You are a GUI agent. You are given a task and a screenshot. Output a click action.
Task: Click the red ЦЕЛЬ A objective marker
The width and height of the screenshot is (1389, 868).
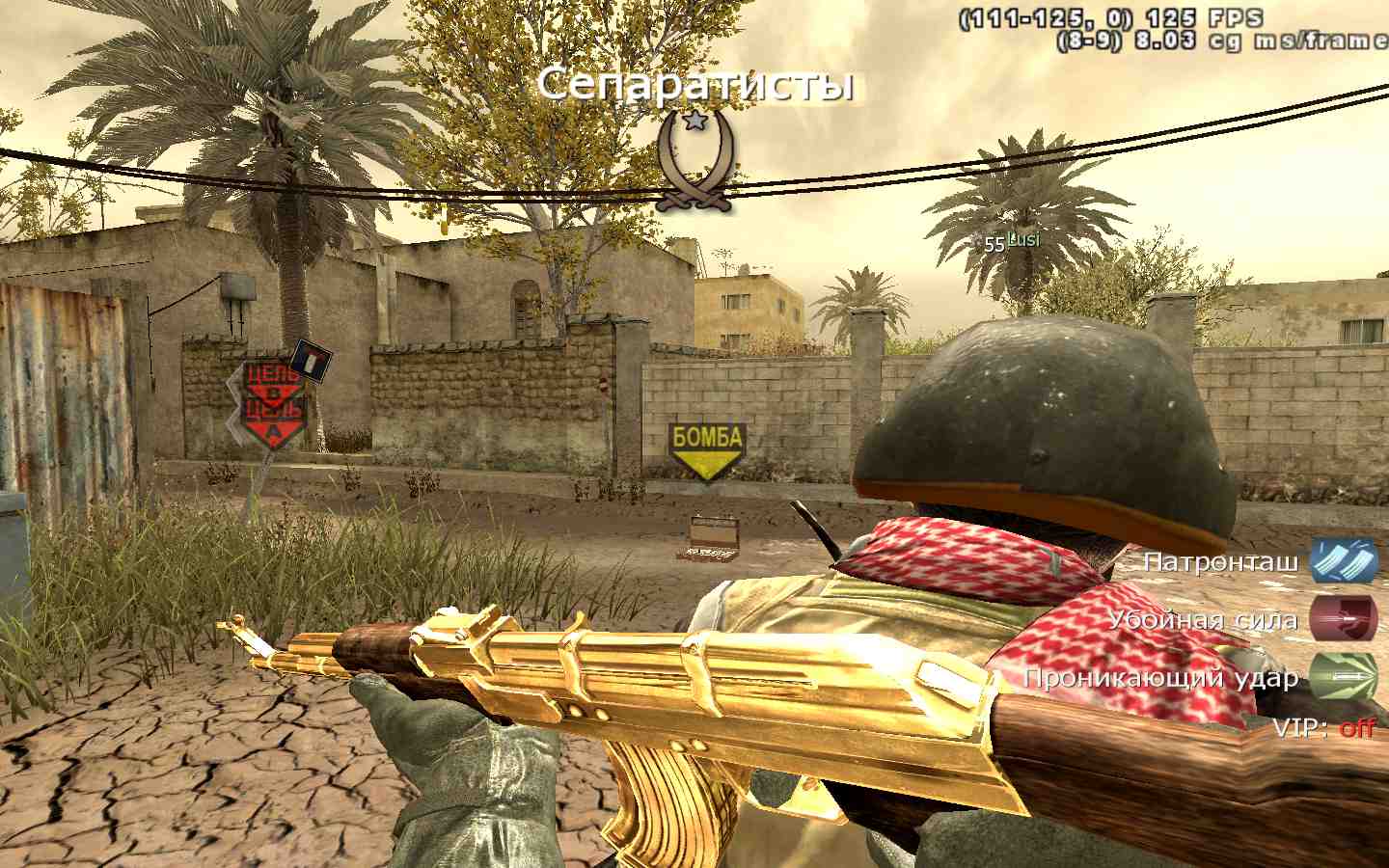[x=273, y=425]
